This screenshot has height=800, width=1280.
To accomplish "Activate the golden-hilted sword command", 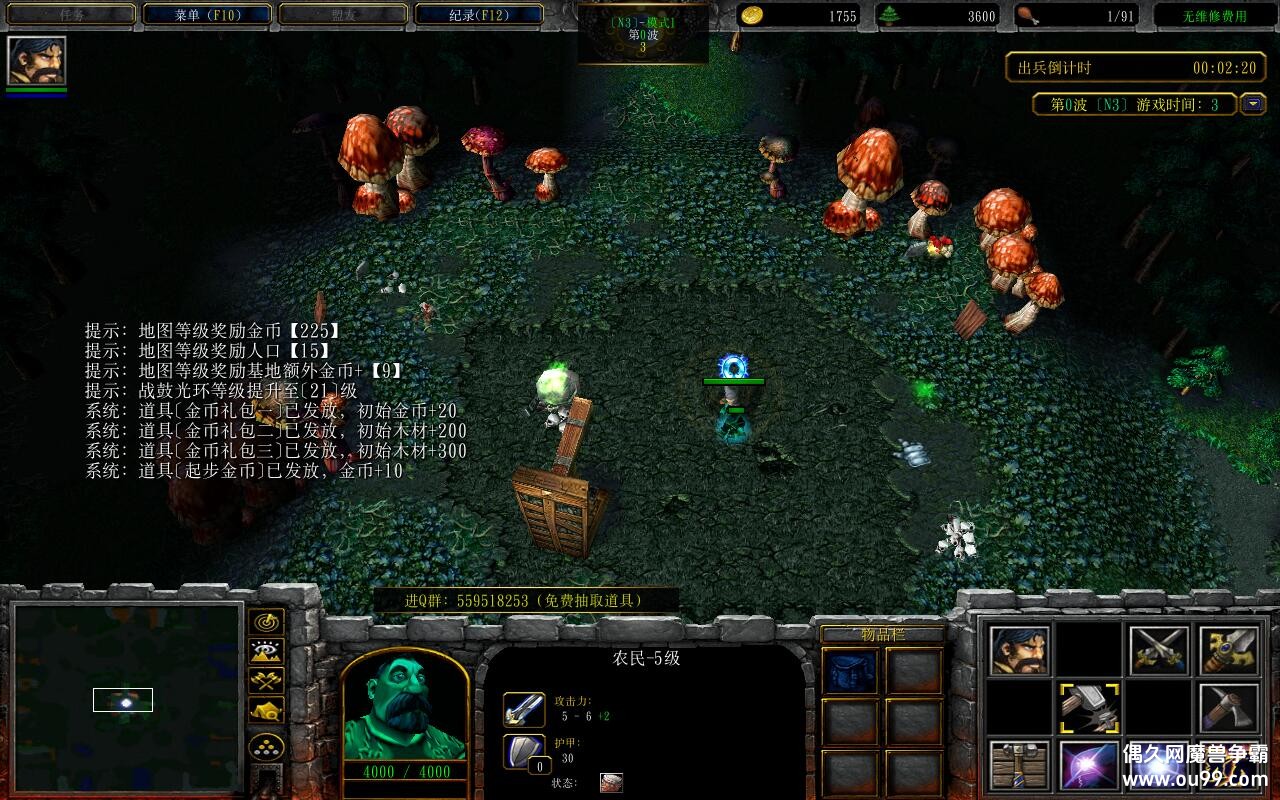I will pos(1229,651).
